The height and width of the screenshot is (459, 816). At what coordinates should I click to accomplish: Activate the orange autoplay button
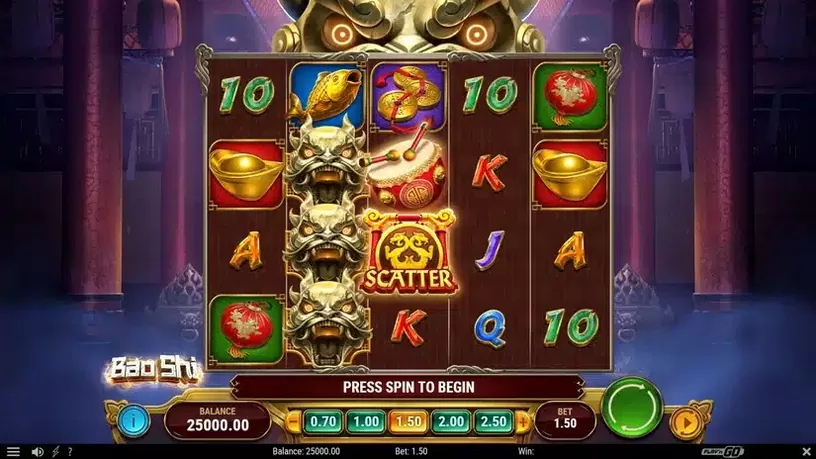pos(685,420)
